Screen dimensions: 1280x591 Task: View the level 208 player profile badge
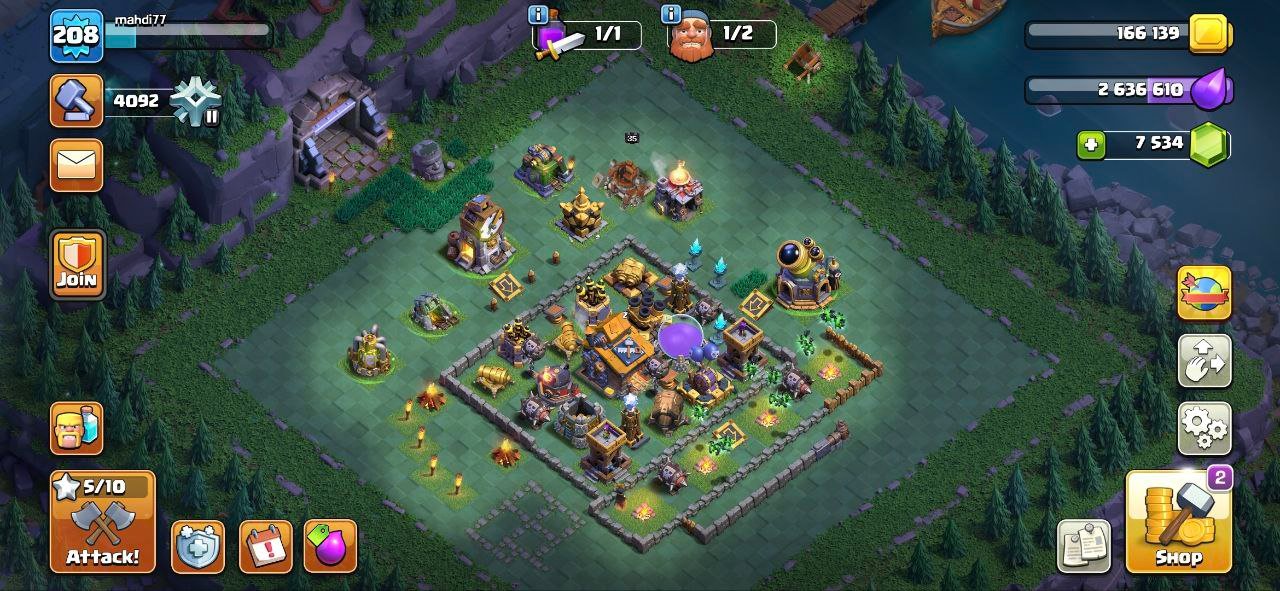point(77,36)
